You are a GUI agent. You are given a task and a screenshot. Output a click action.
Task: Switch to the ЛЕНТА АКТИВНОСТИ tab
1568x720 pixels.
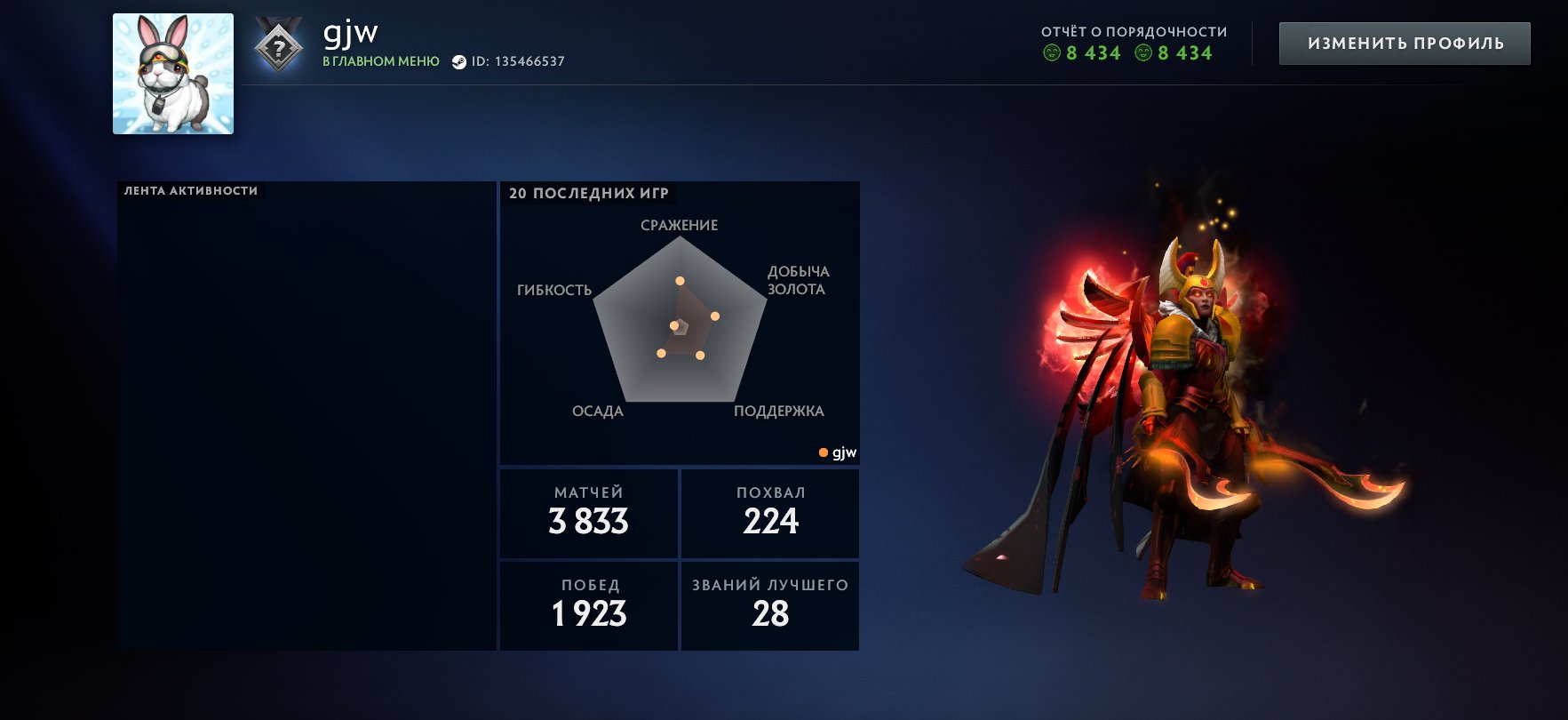pos(190,189)
